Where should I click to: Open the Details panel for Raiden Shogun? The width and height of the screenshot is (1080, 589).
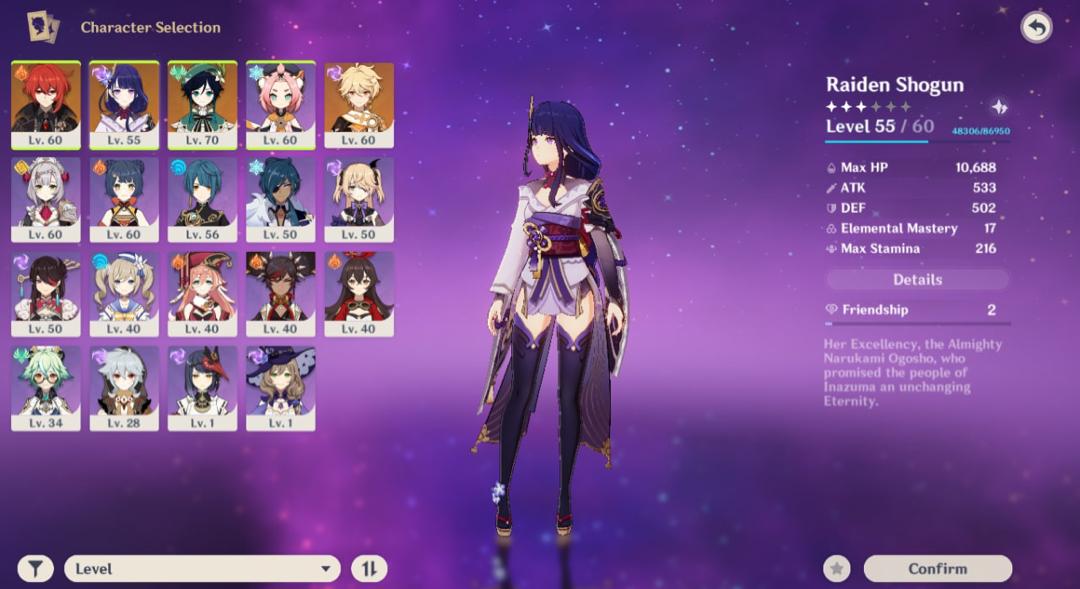tap(917, 280)
